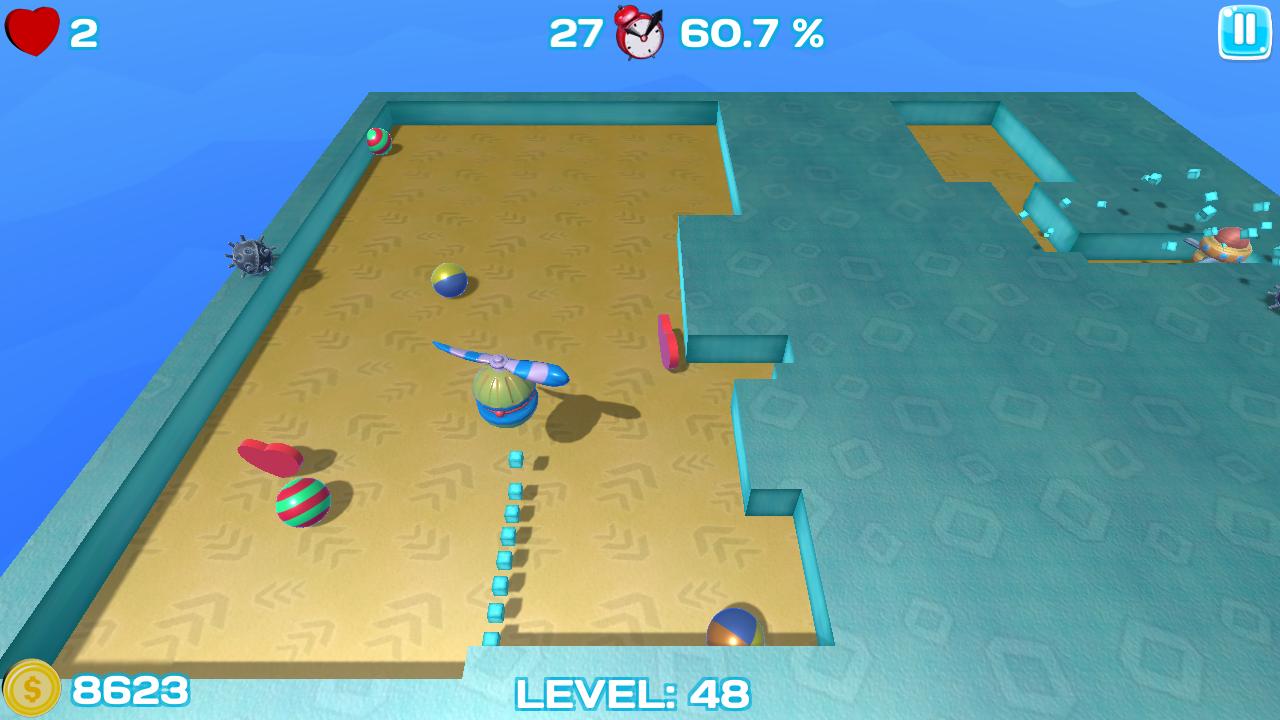
Task: Click the red heart lives icon
Action: (32, 31)
